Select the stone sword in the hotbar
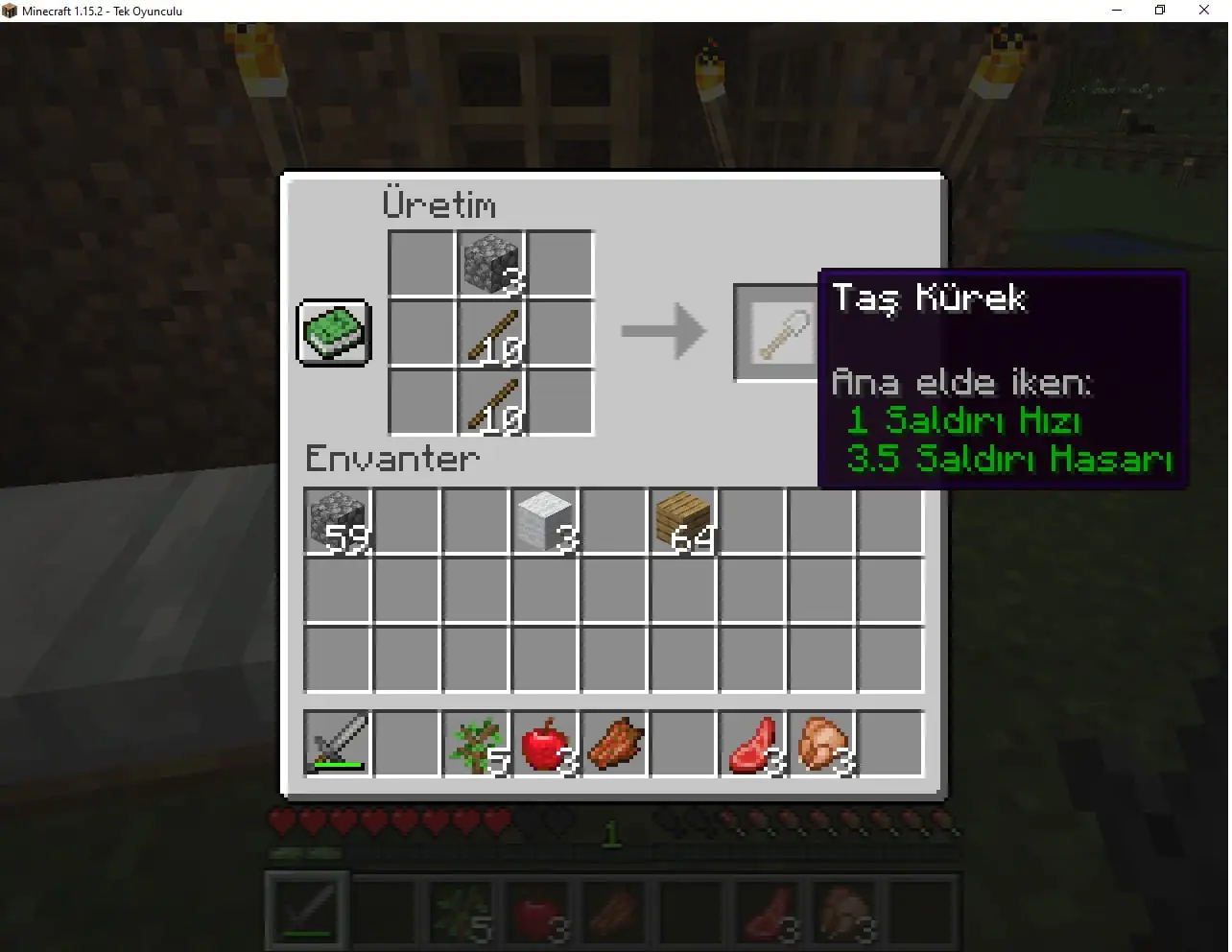 [335, 744]
